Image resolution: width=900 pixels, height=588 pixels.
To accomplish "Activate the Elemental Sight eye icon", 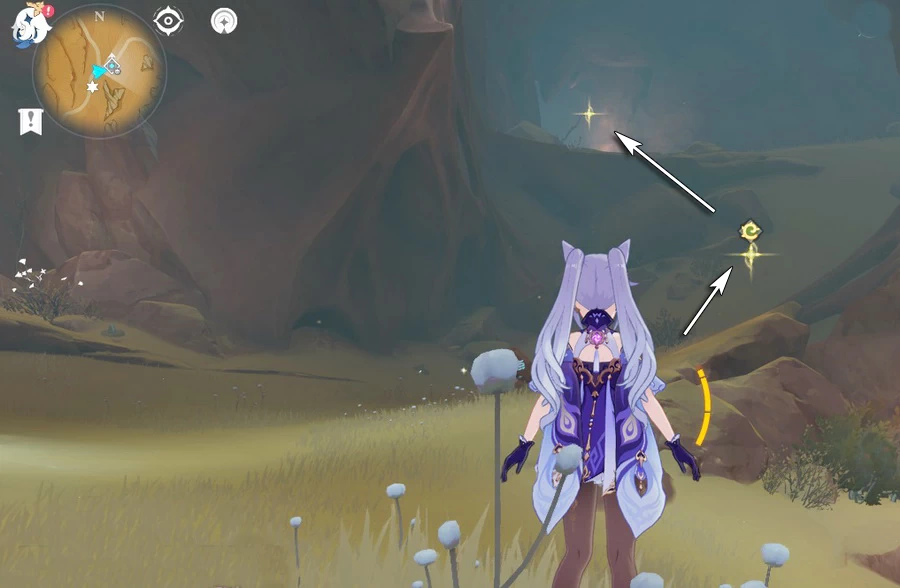I will tap(168, 20).
